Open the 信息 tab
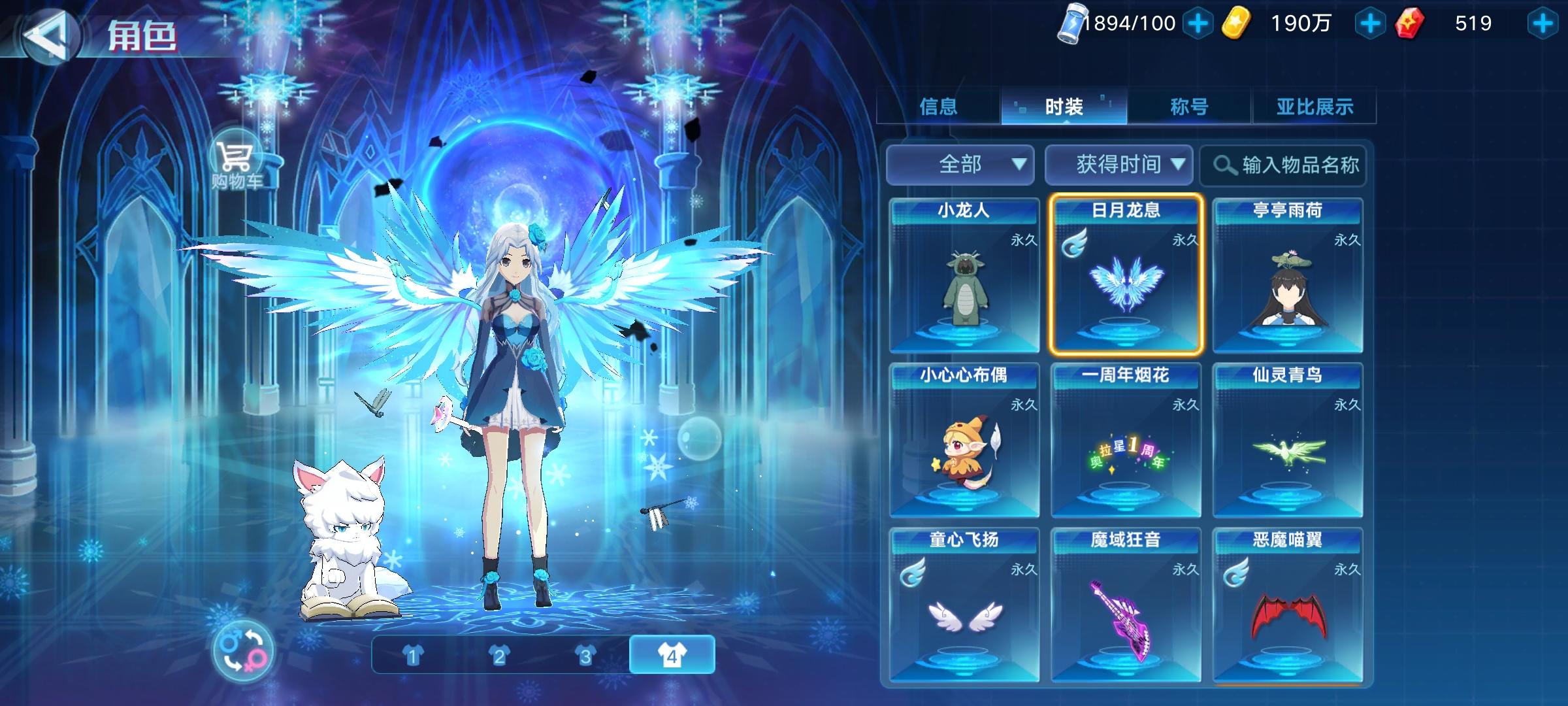Screen dimensions: 1568x706 tap(938, 106)
